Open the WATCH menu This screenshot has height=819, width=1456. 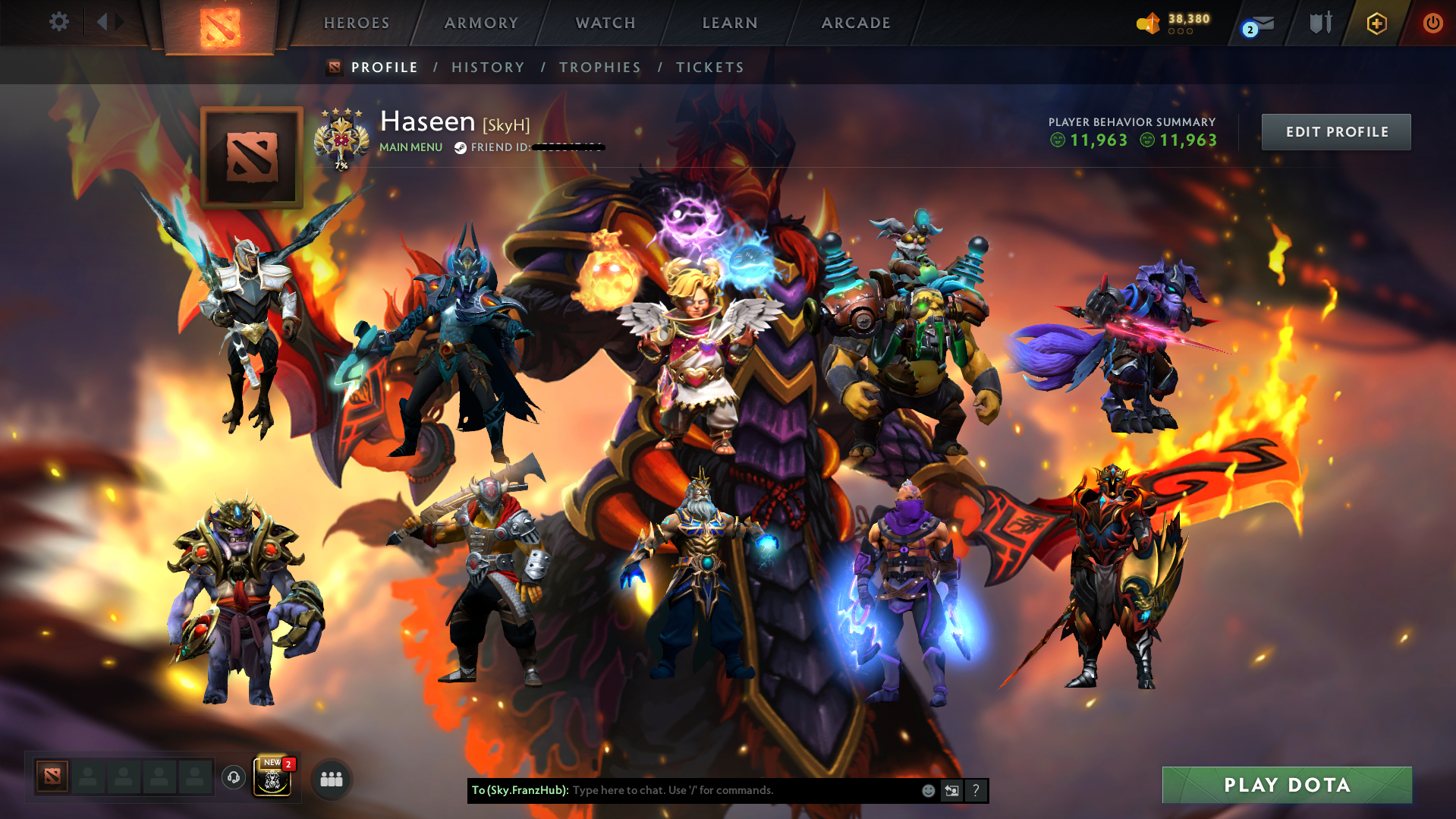605,23
